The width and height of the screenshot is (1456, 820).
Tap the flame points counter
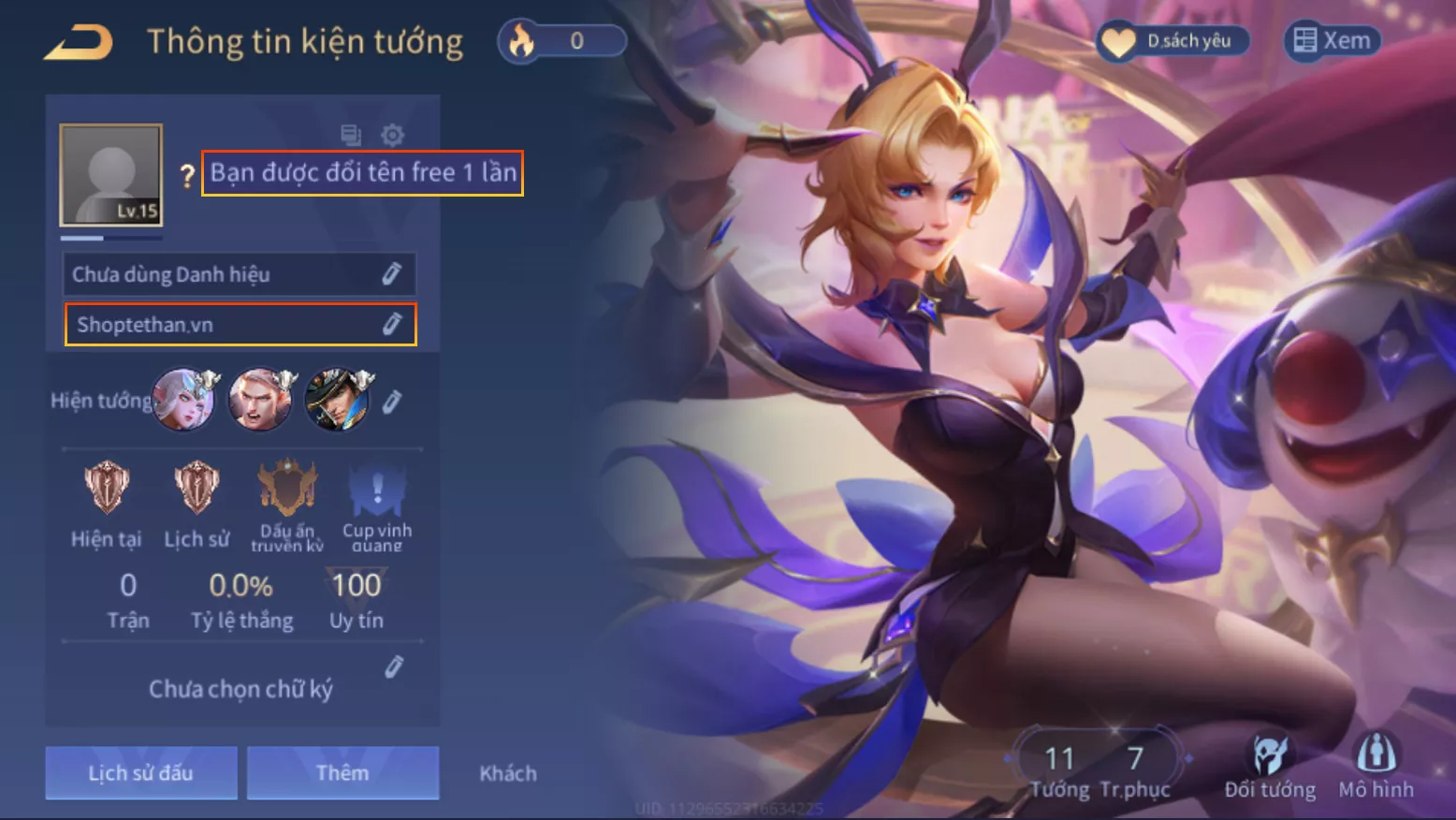coord(562,41)
